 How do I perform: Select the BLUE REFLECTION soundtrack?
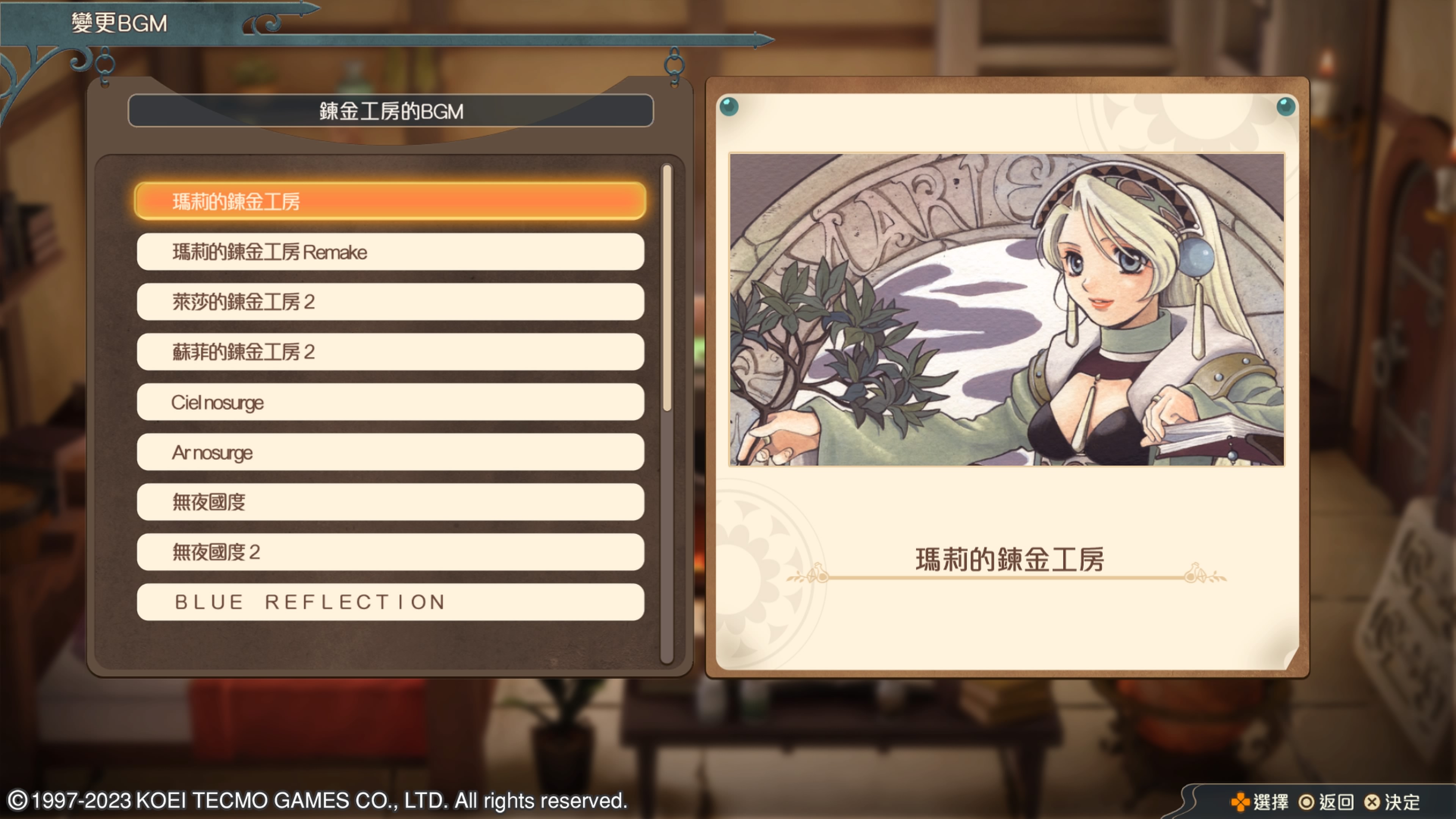[390, 602]
